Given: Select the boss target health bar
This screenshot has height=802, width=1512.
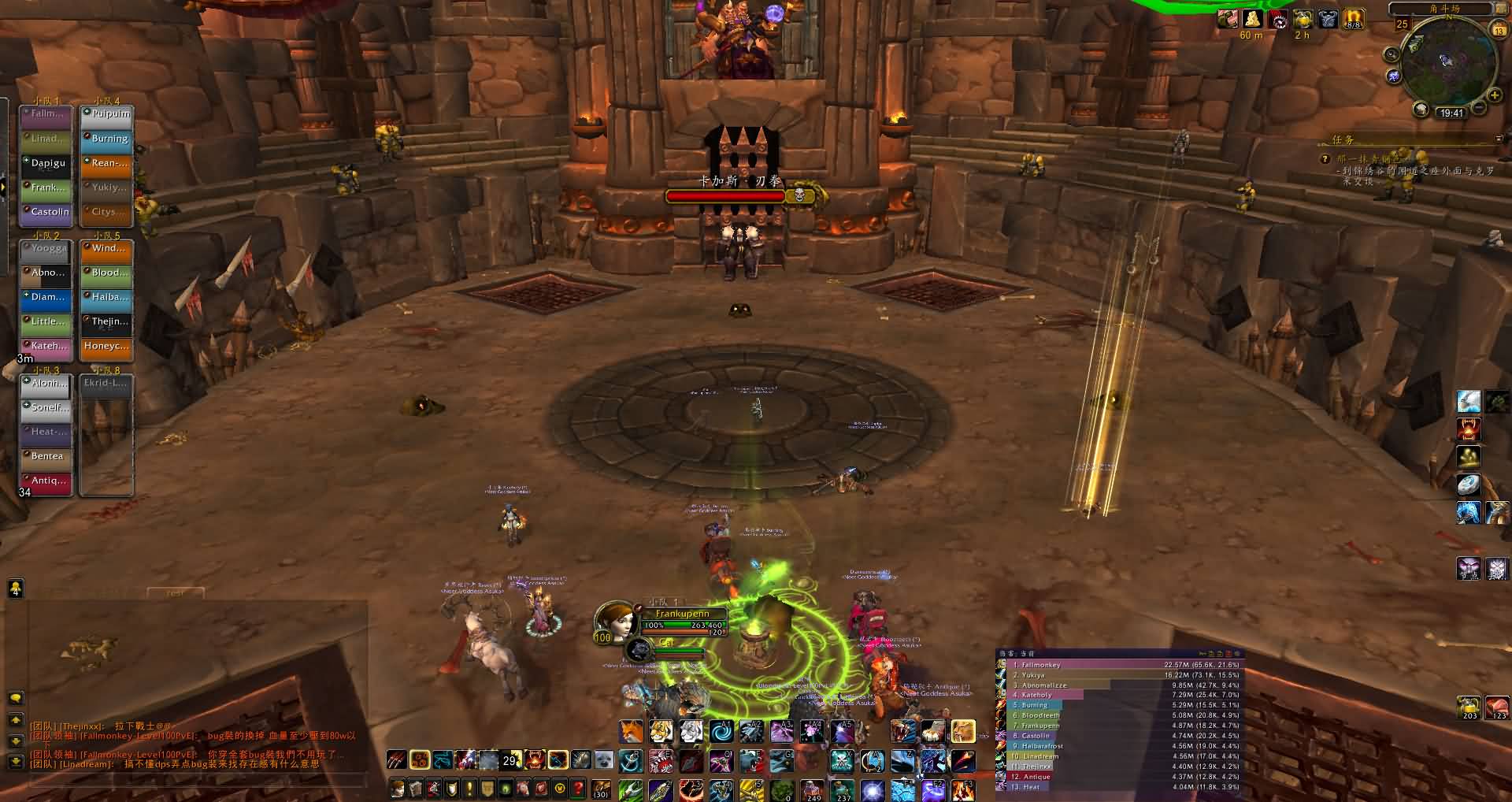Looking at the screenshot, I should coord(726,196).
